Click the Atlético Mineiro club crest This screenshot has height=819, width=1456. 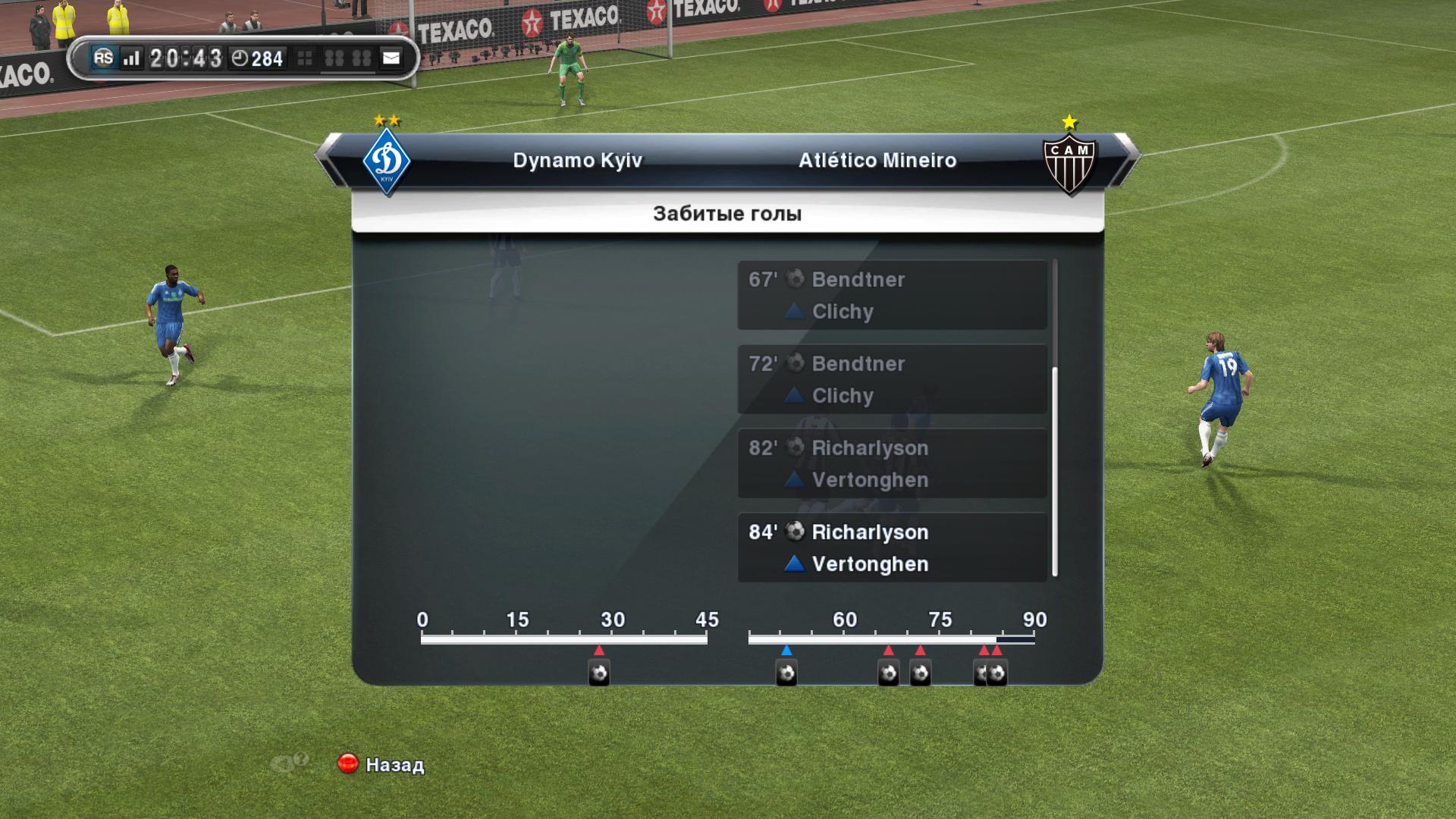coord(1069,162)
